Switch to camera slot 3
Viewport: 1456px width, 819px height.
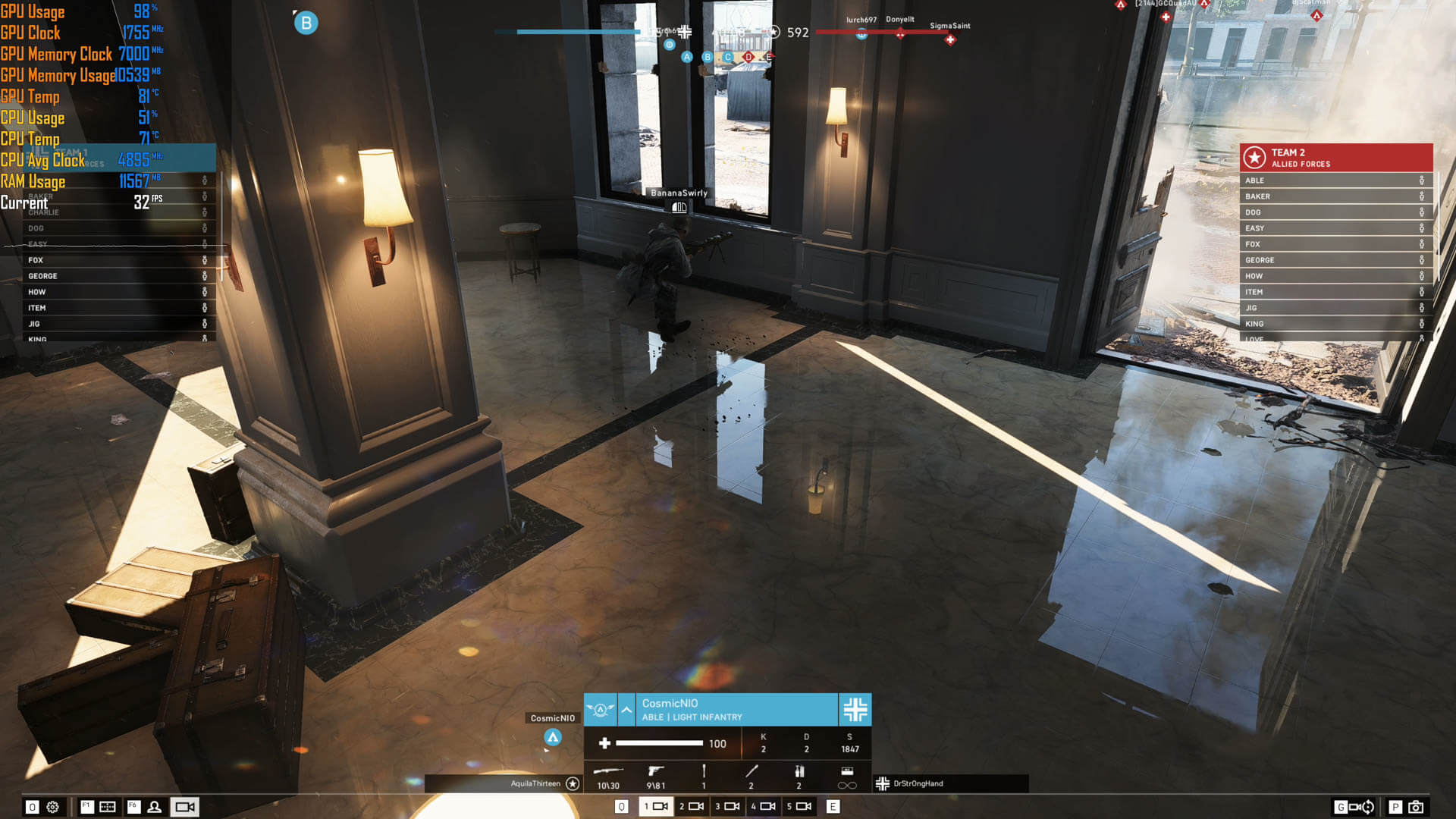pyautogui.click(x=727, y=806)
